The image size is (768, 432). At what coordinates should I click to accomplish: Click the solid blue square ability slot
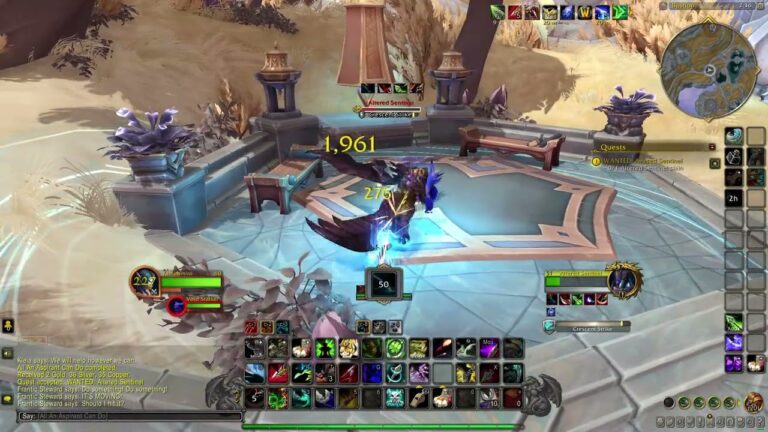click(372, 373)
